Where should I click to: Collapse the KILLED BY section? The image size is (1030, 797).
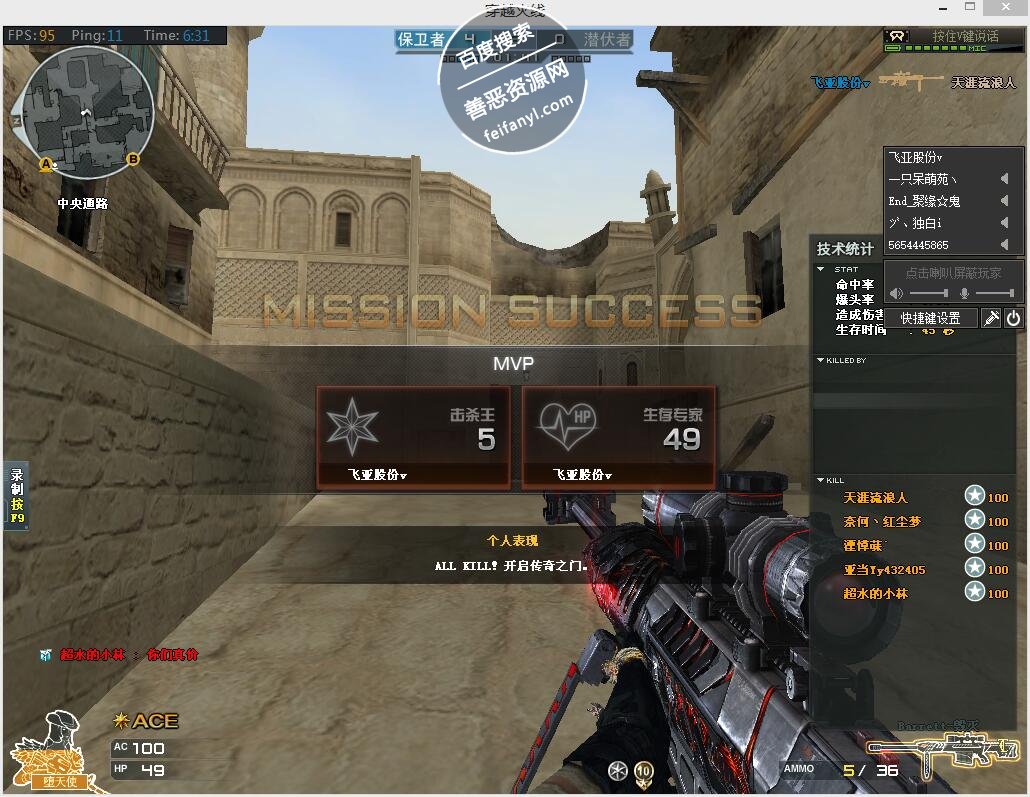[821, 360]
